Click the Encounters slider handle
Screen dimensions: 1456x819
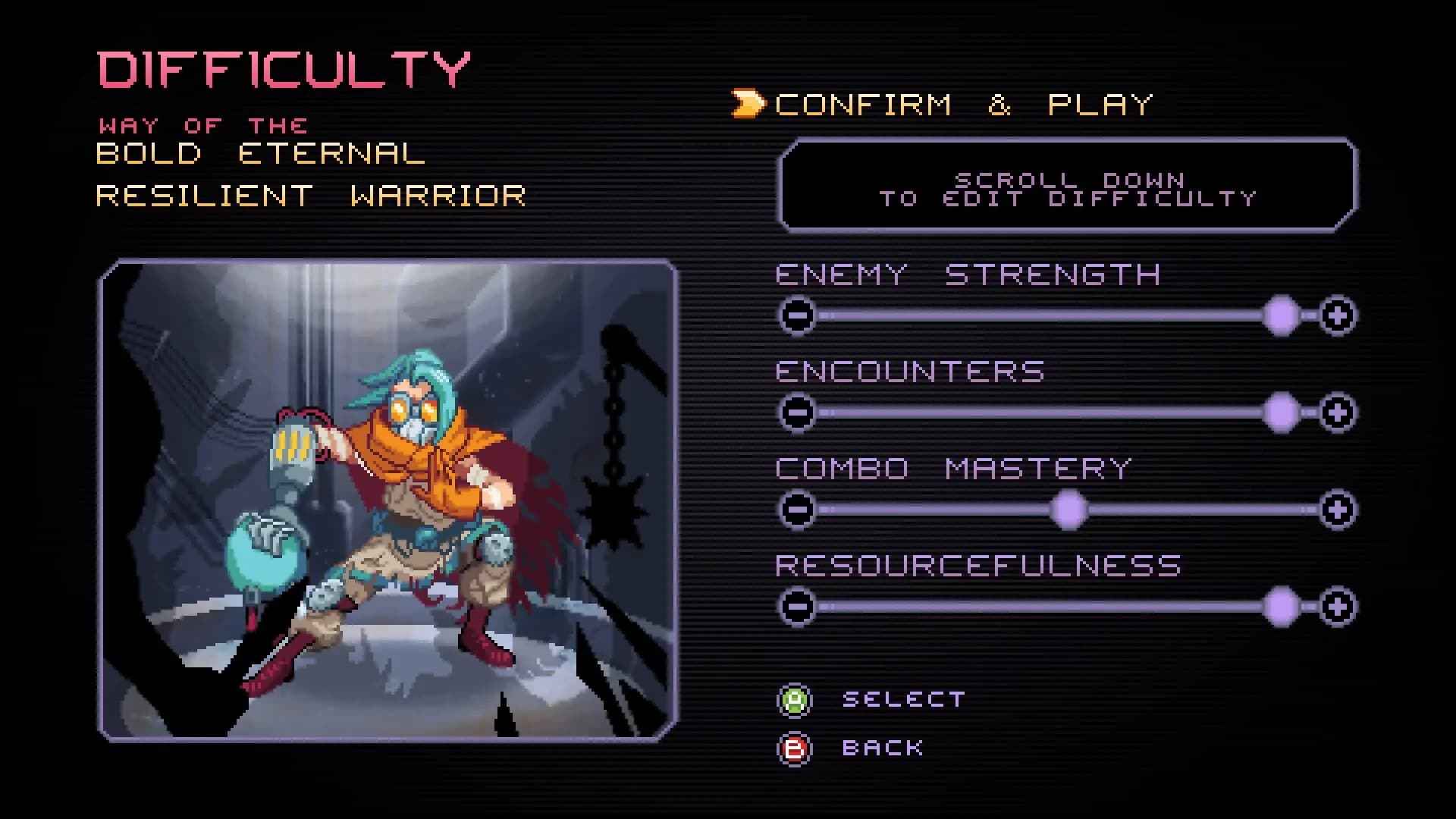coord(1282,410)
